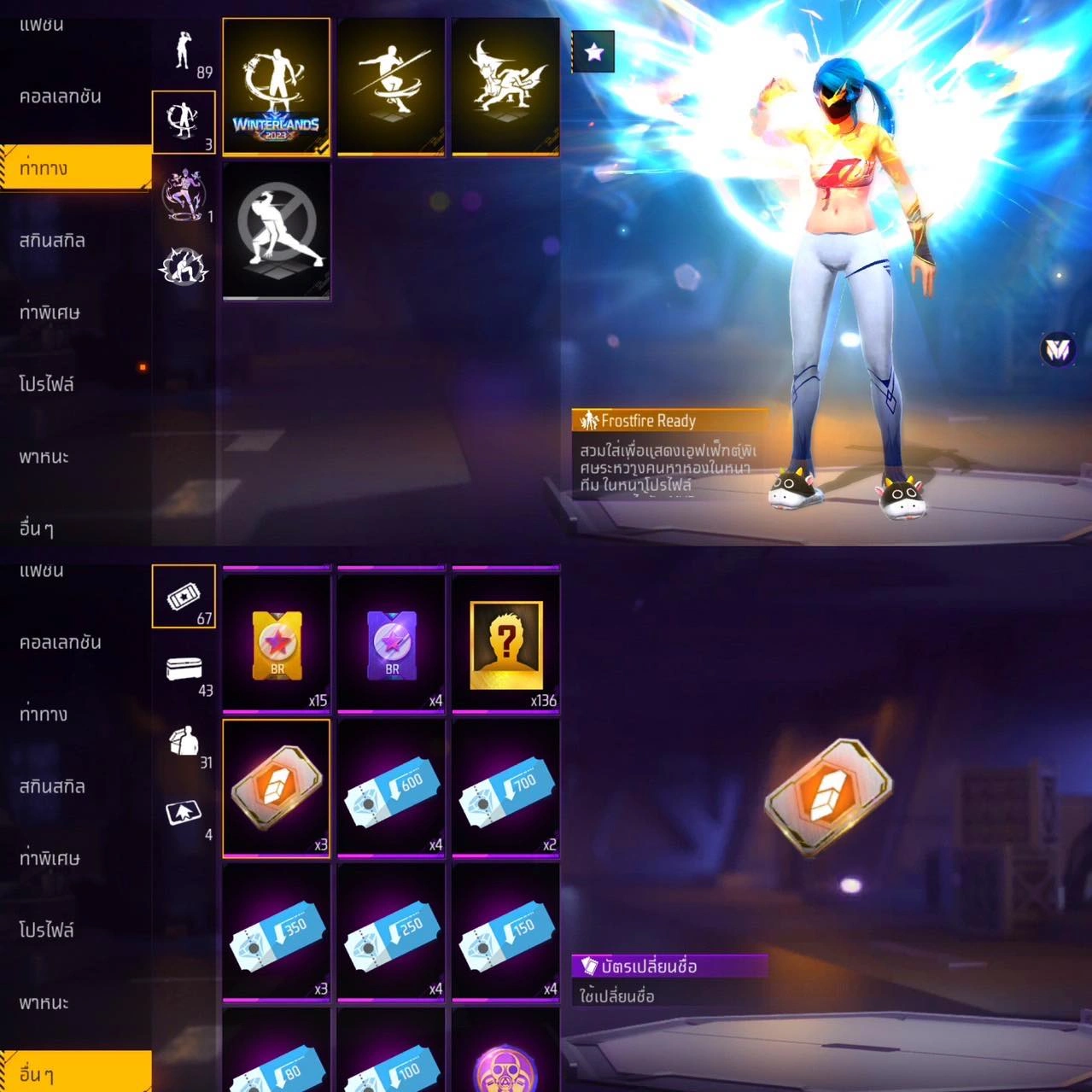The image size is (1092, 1092).
Task: Choose the 350 diamond discount voucher
Action: click(276, 931)
